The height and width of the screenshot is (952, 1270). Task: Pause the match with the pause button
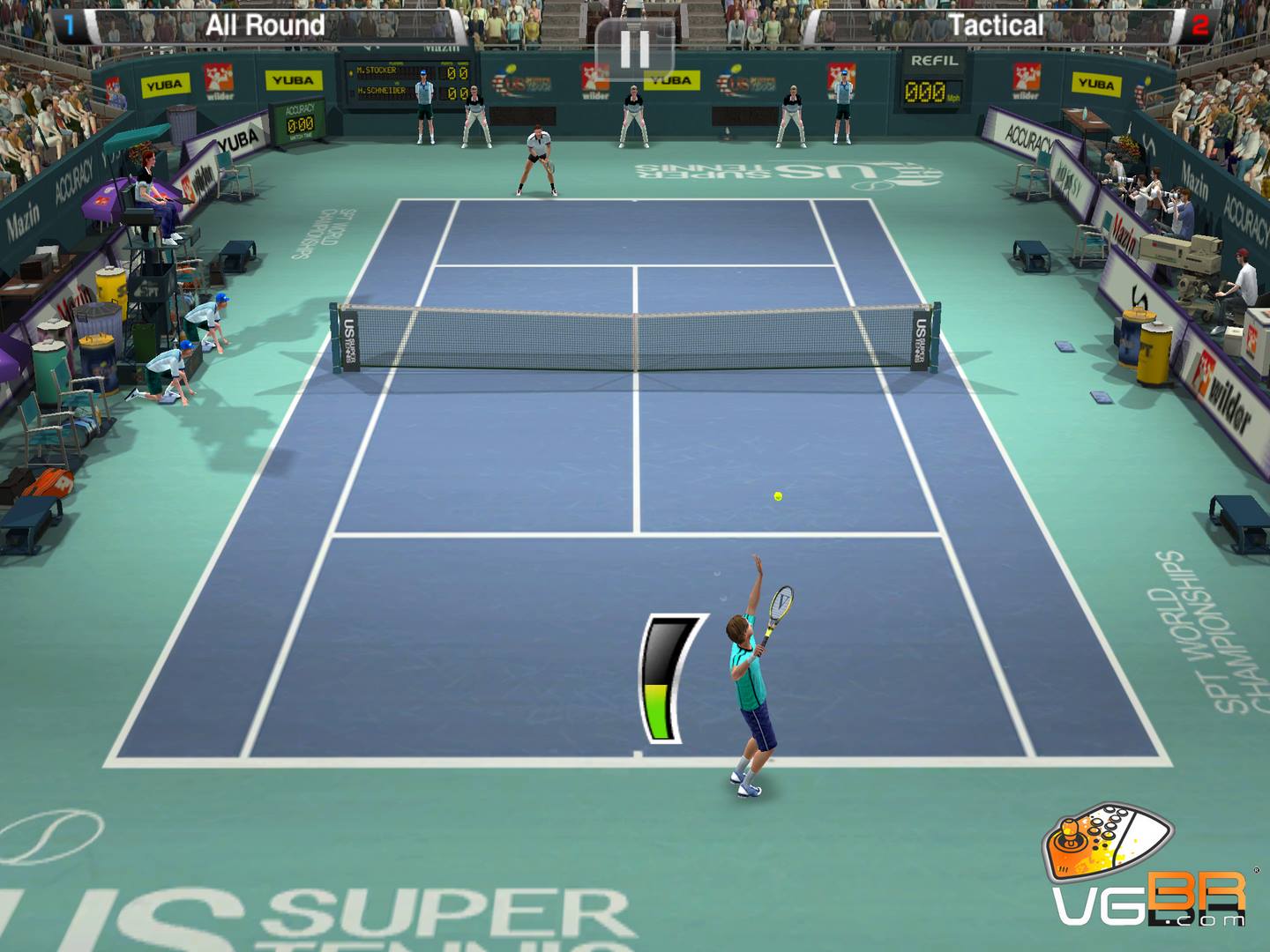pos(634,48)
